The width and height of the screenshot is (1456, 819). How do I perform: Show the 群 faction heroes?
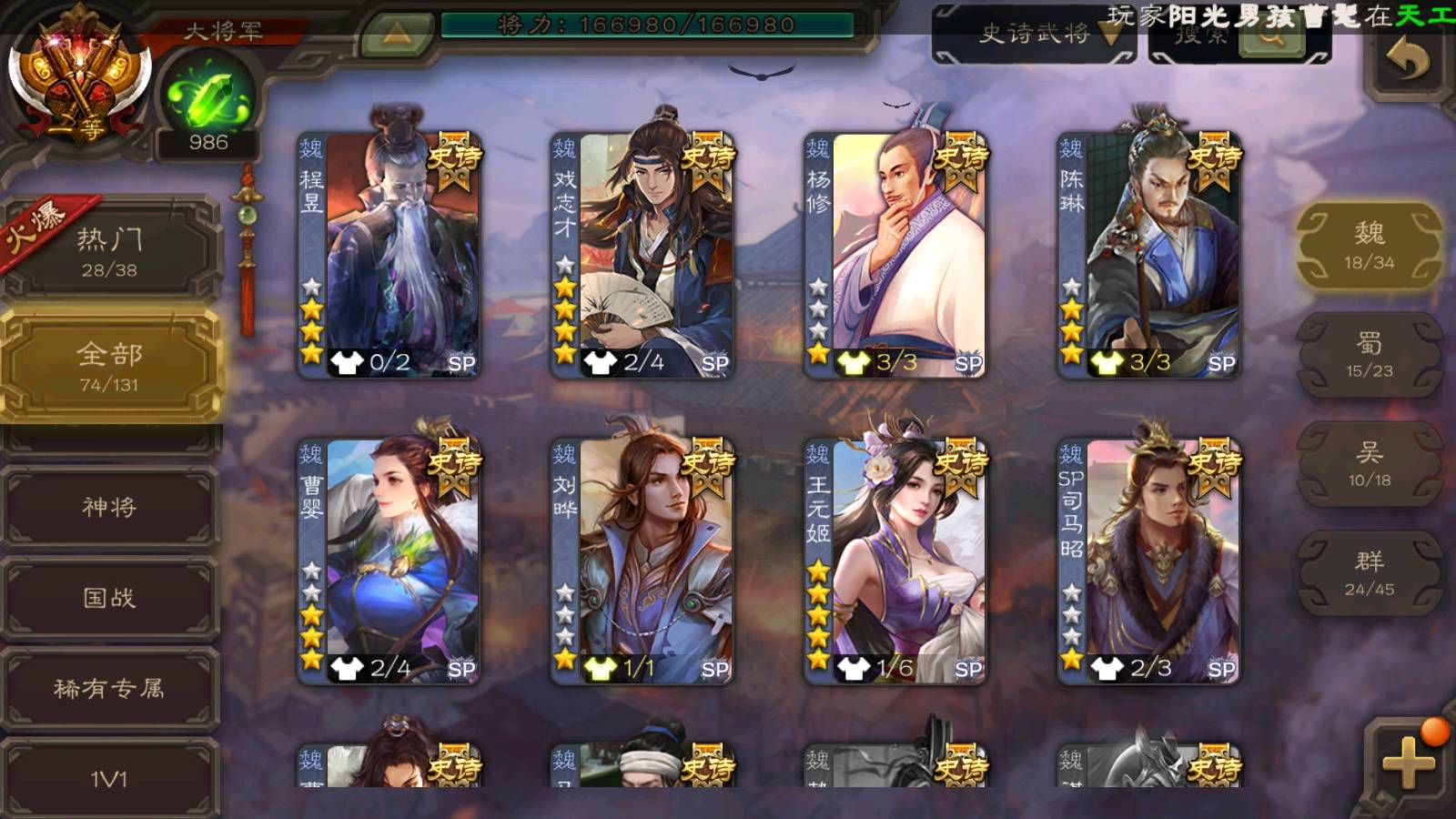pos(1370,573)
